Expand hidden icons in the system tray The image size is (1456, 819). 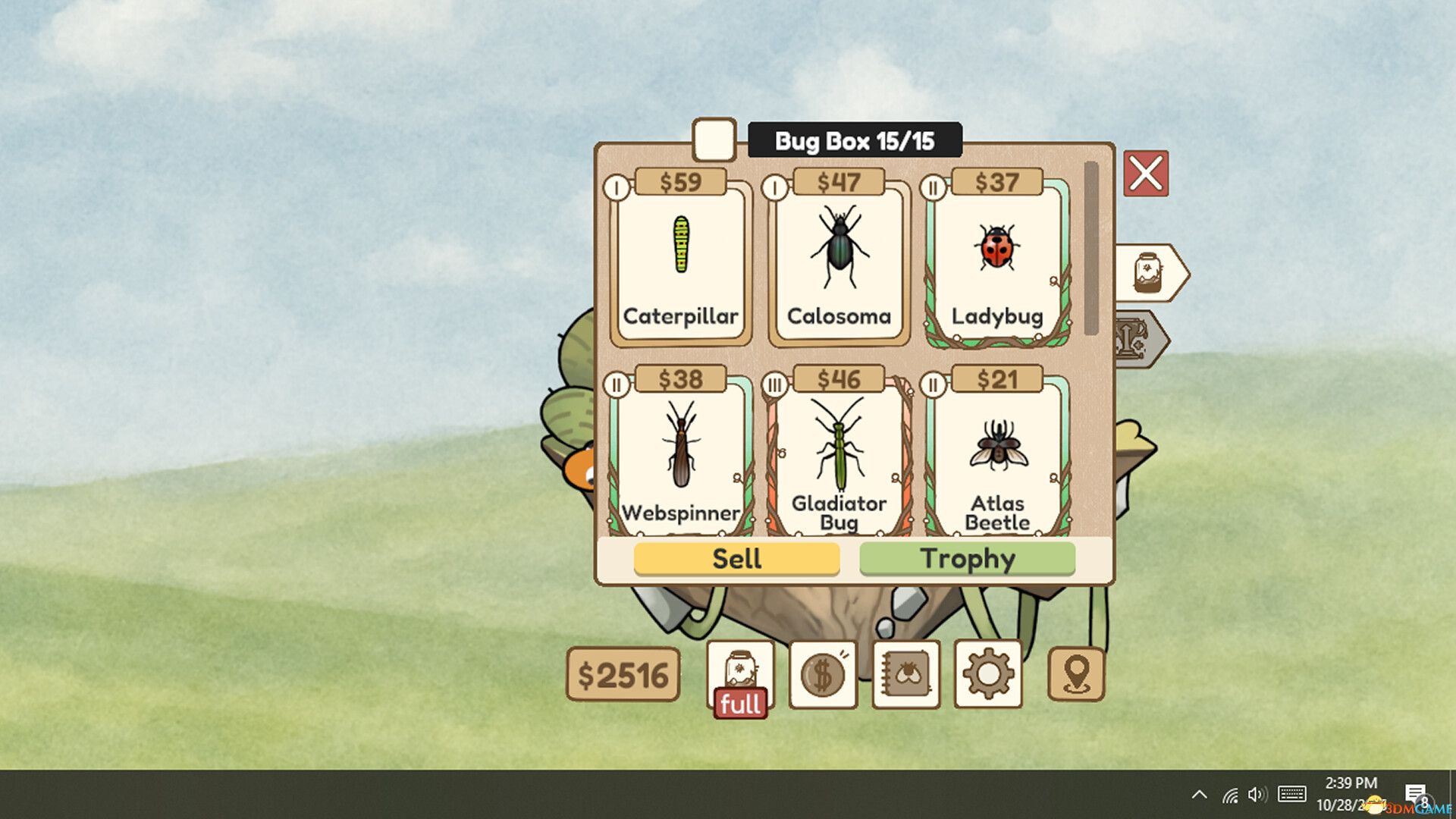(1199, 794)
